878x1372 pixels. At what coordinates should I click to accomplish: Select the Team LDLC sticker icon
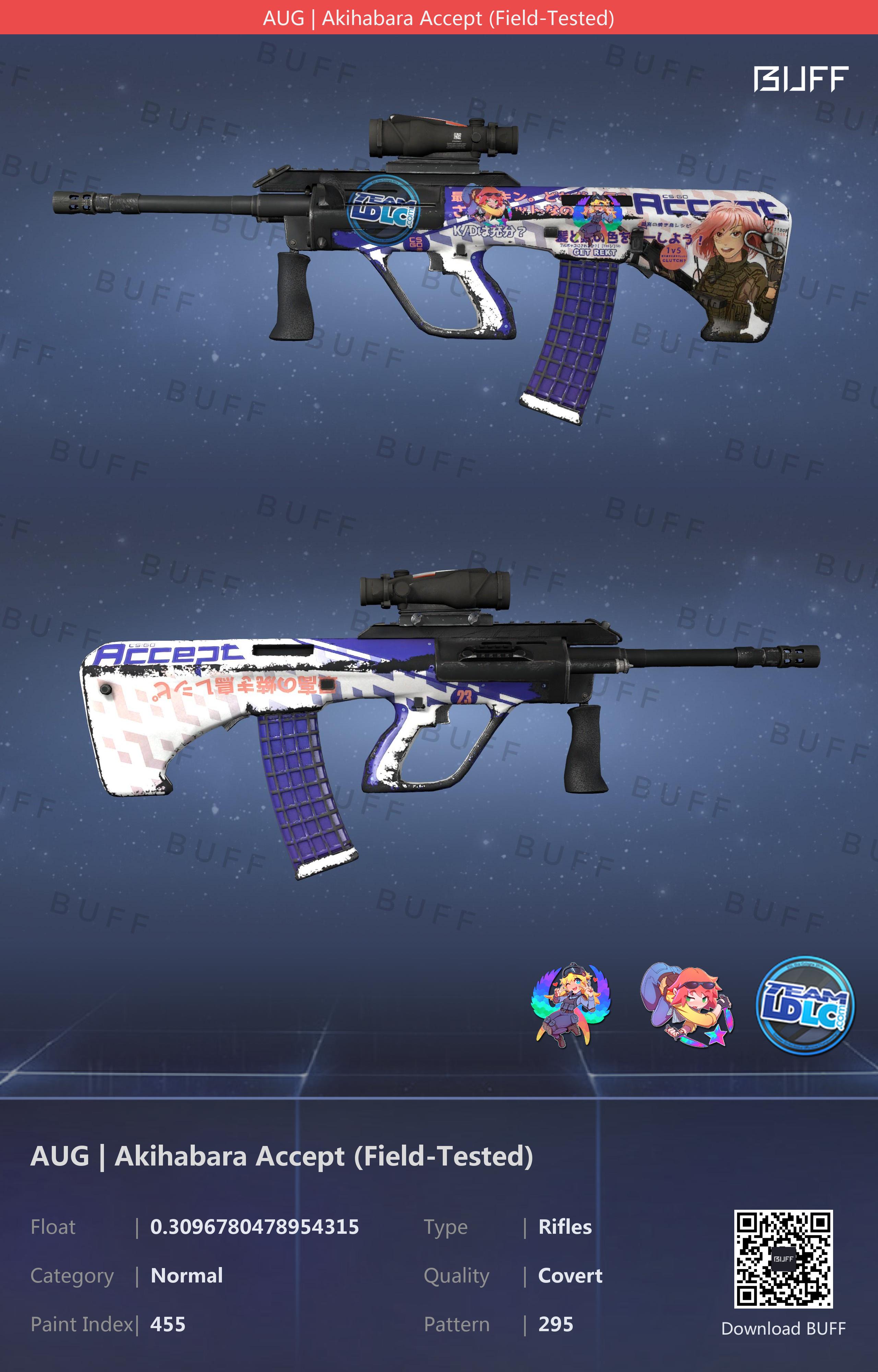[805, 1005]
